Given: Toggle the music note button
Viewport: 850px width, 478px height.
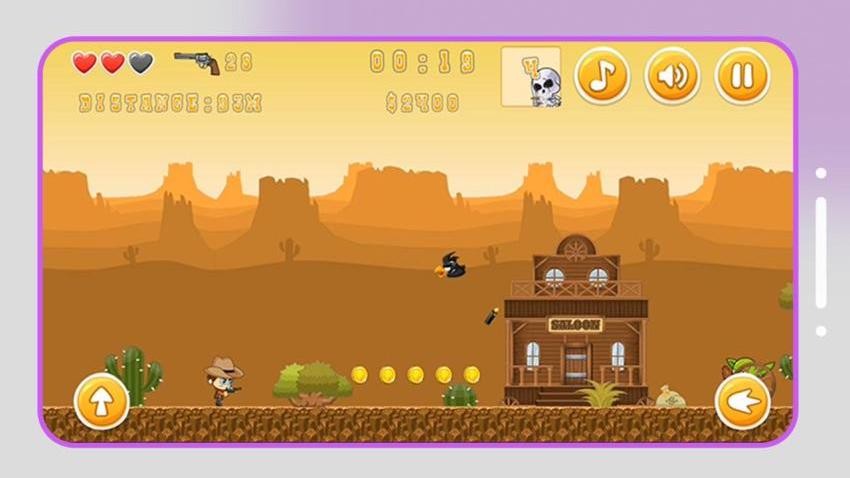Looking at the screenshot, I should [602, 76].
